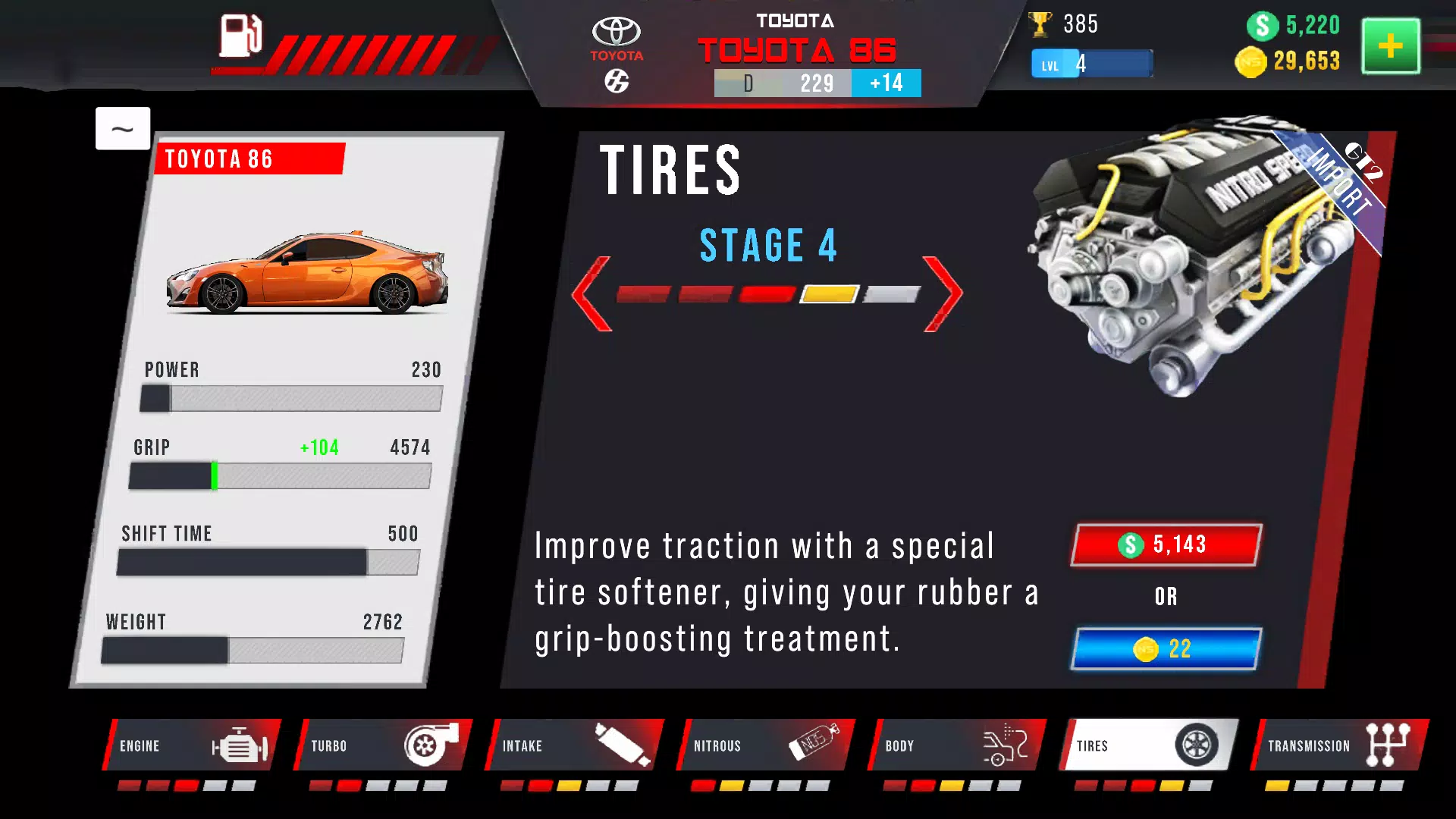This screenshot has height=819, width=1456.
Task: Click the Stage 4 yellow progress segment
Action: click(x=828, y=293)
